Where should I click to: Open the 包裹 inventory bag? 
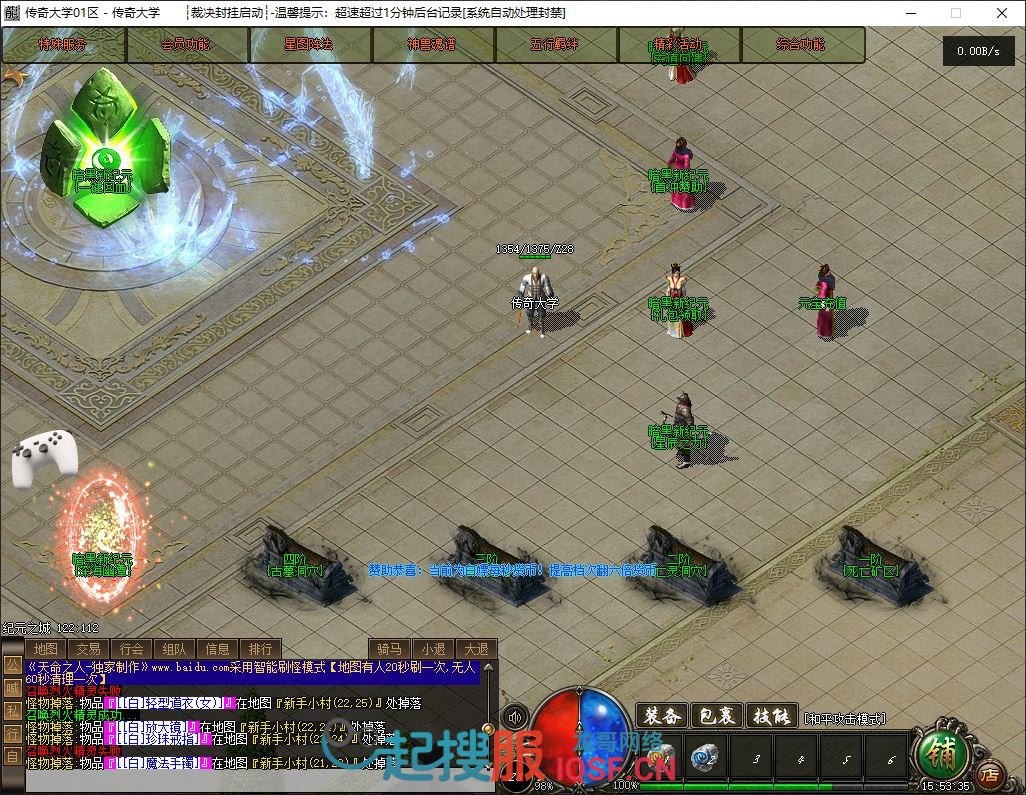click(x=716, y=716)
